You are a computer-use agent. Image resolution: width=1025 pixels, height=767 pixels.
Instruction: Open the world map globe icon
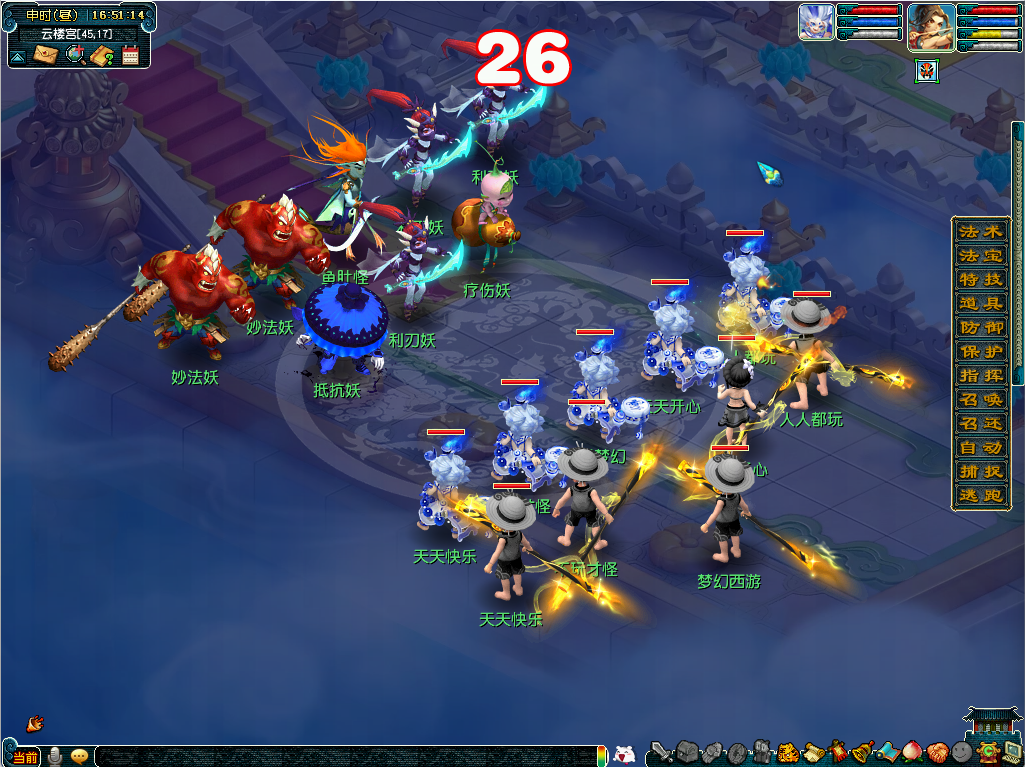[x=75, y=55]
